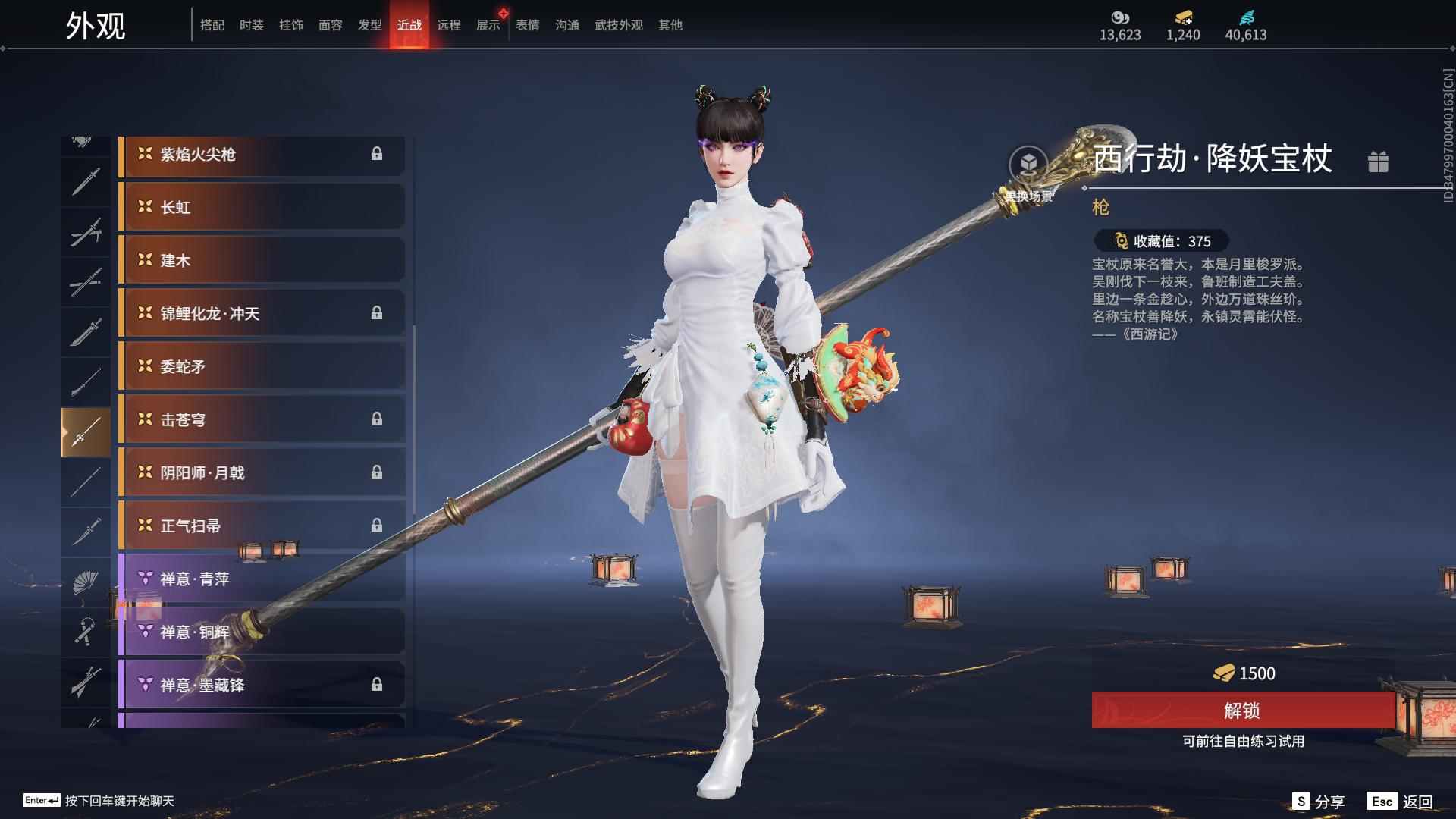Pick the 禅意·青萍 skin
Image resolution: width=1456 pixels, height=819 pixels.
tap(262, 579)
